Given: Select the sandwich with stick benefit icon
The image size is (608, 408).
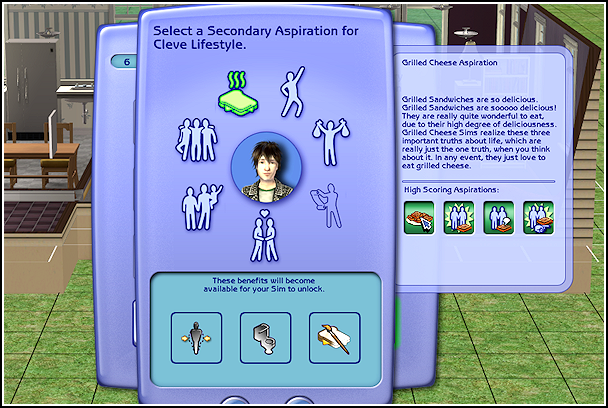Looking at the screenshot, I should 334,337.
